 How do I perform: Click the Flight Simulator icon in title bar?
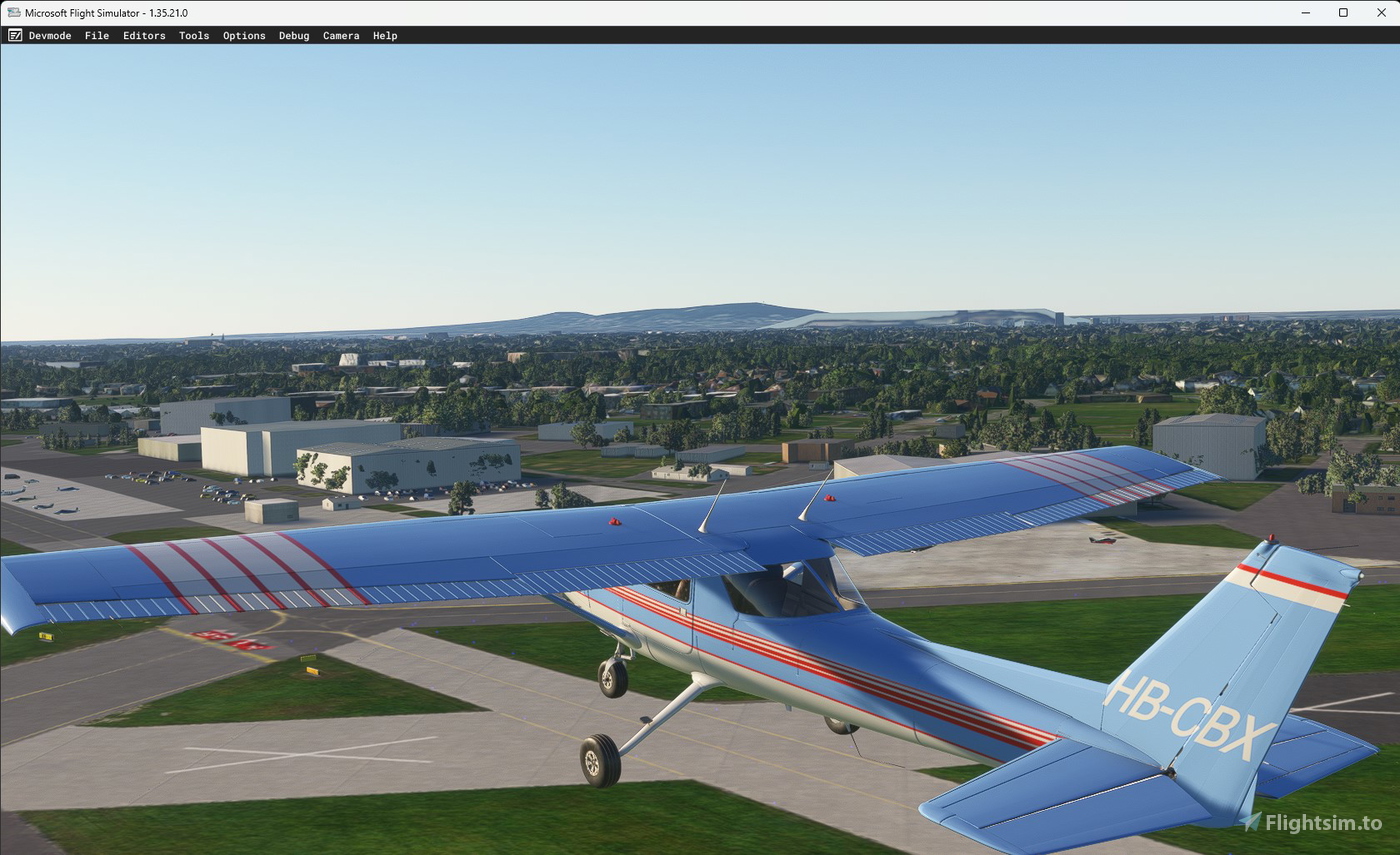coord(13,12)
